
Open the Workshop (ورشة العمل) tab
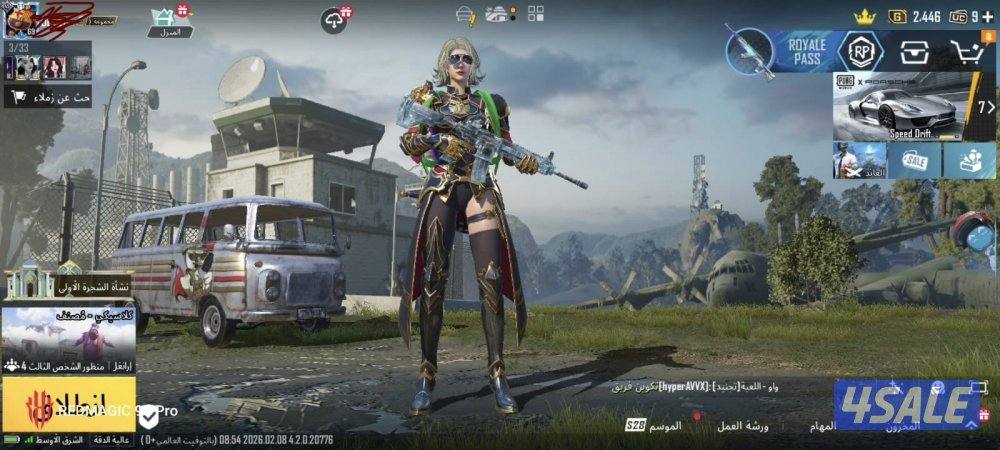(743, 425)
